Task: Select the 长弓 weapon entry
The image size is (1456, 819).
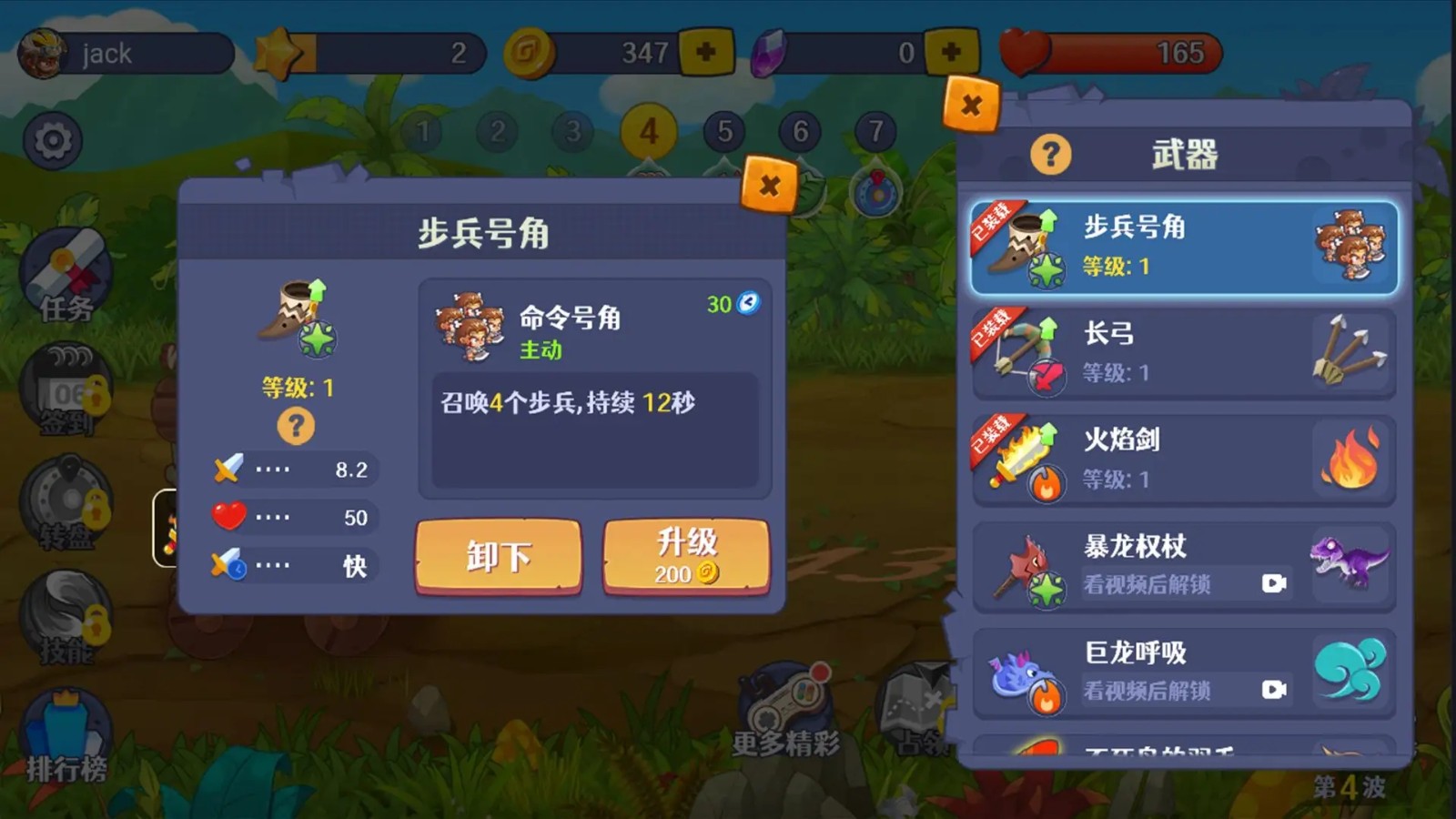Action: click(x=1178, y=352)
